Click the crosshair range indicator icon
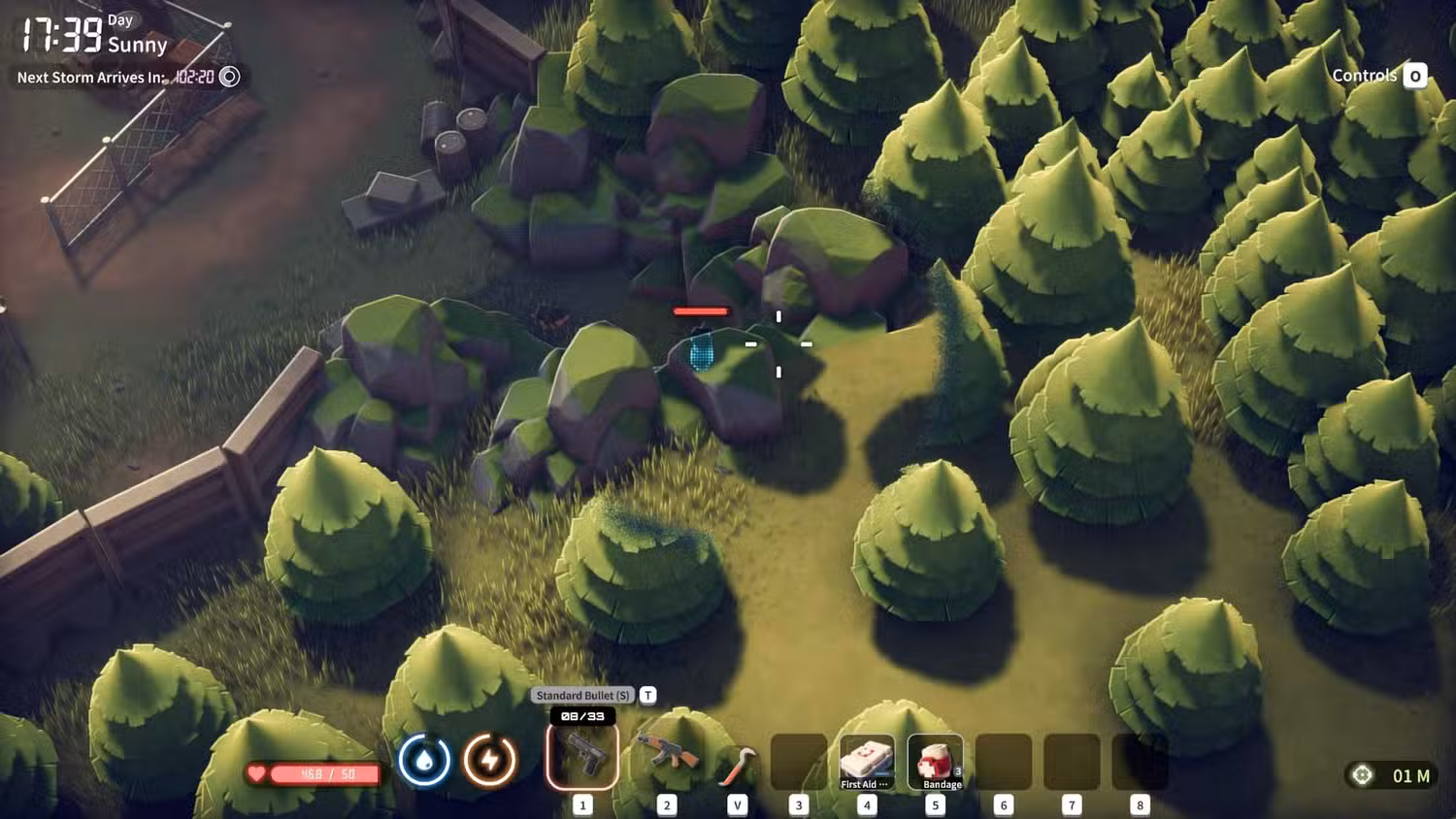Screen dimensions: 1456x819 (1363, 775)
